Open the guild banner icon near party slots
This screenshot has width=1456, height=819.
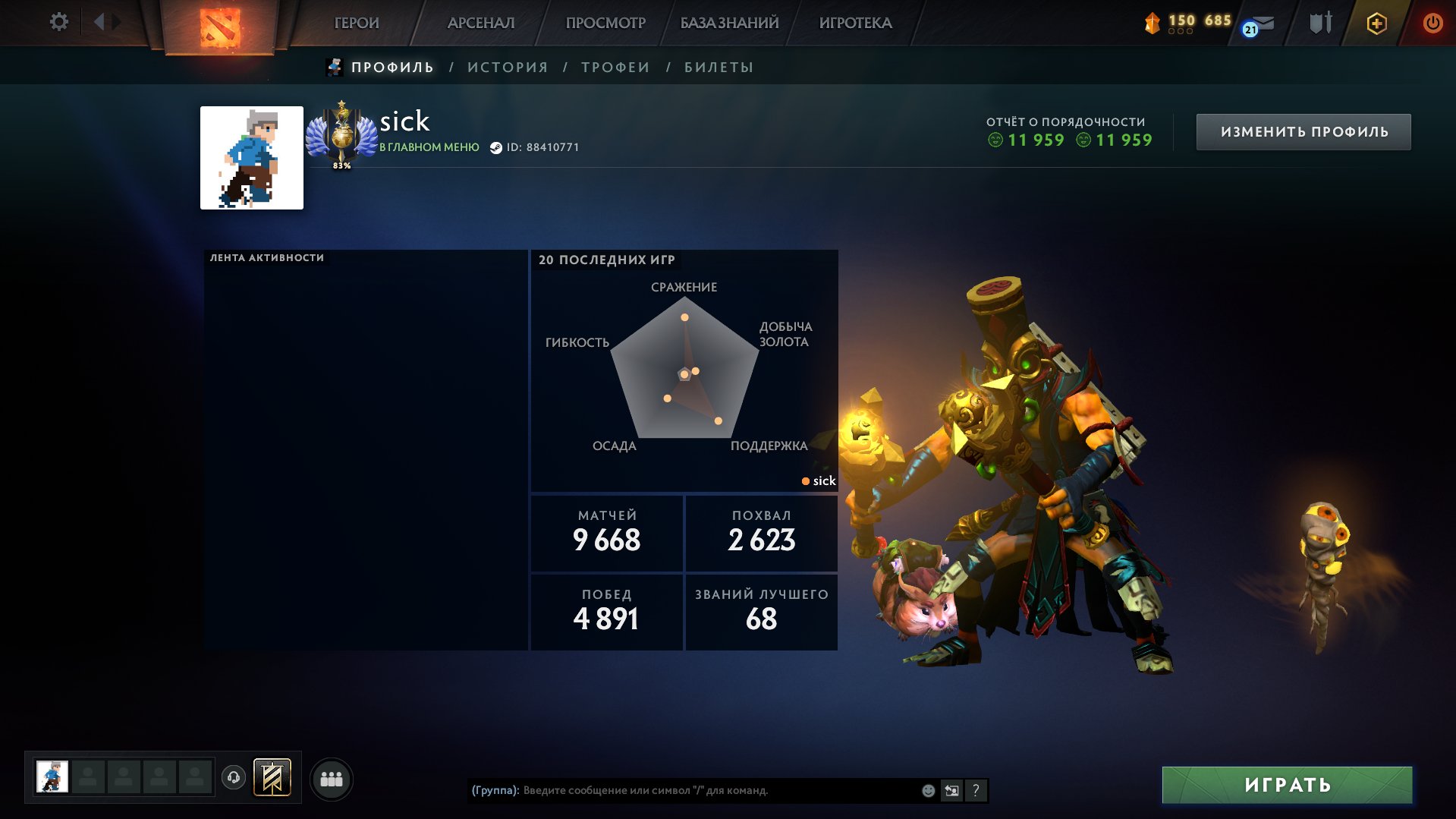273,778
